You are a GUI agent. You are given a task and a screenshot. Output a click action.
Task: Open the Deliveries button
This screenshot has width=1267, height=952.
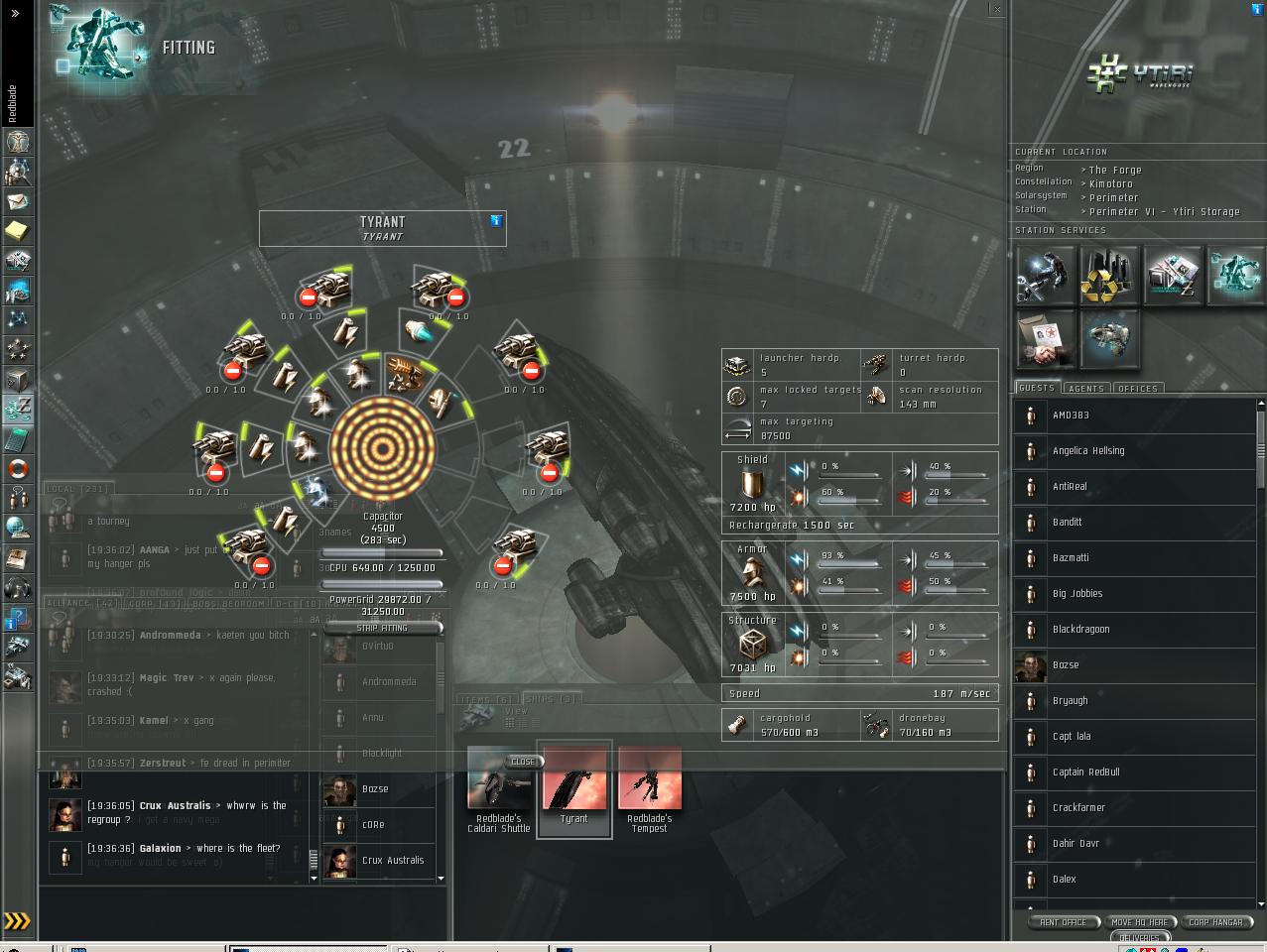1139,937
